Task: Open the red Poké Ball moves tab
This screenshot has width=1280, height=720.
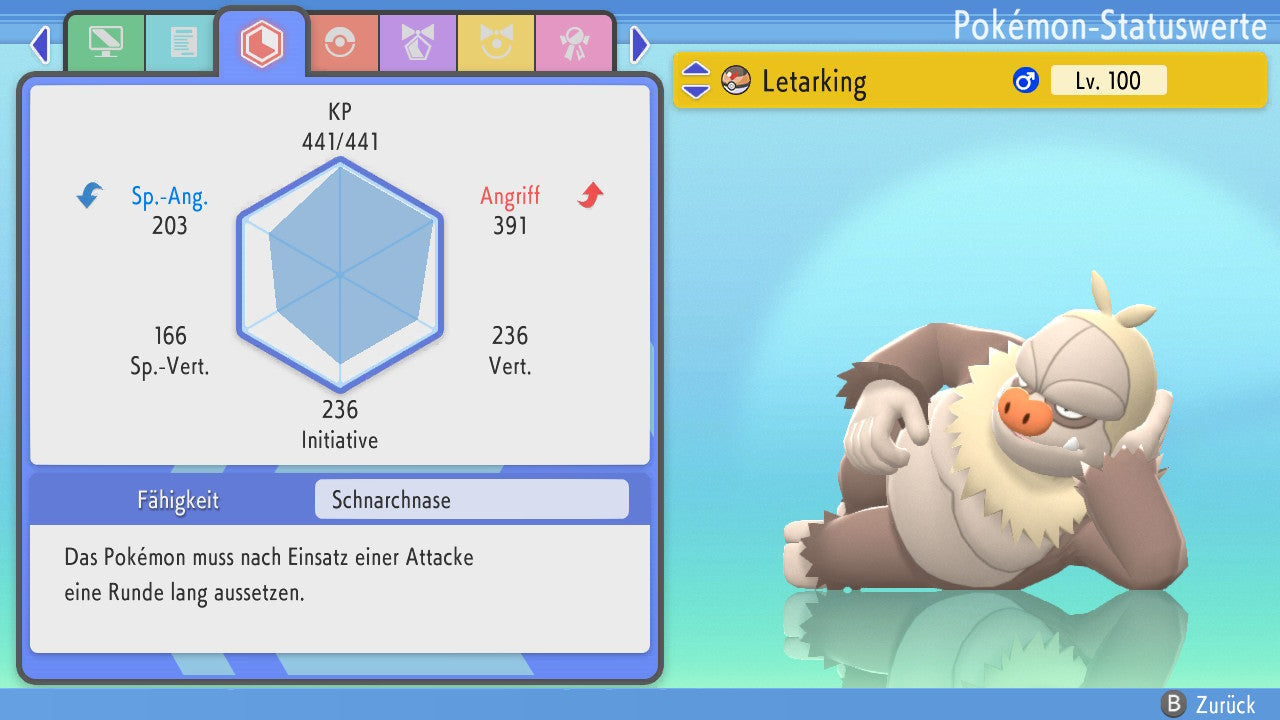Action: (339, 43)
